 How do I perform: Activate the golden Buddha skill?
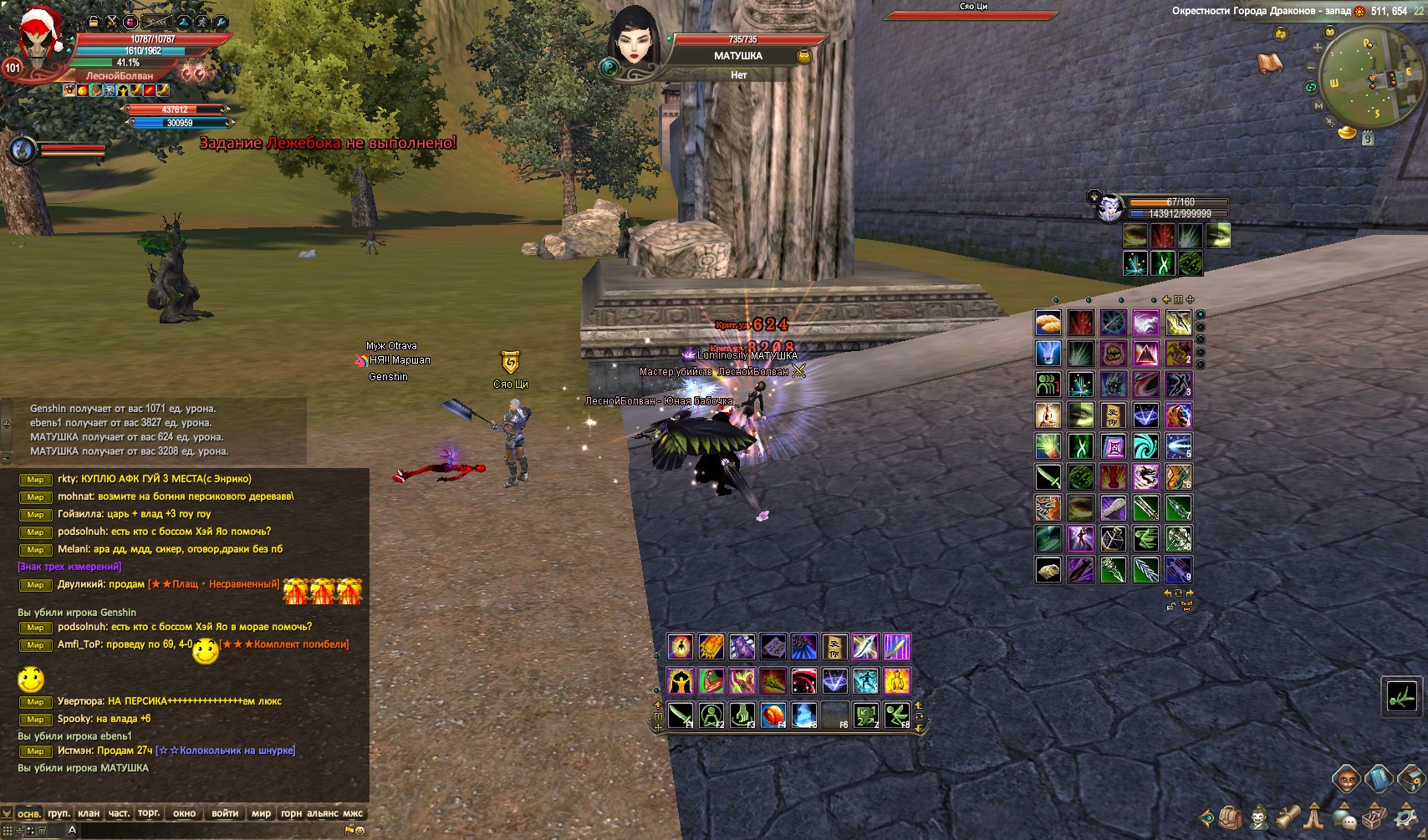[896, 680]
